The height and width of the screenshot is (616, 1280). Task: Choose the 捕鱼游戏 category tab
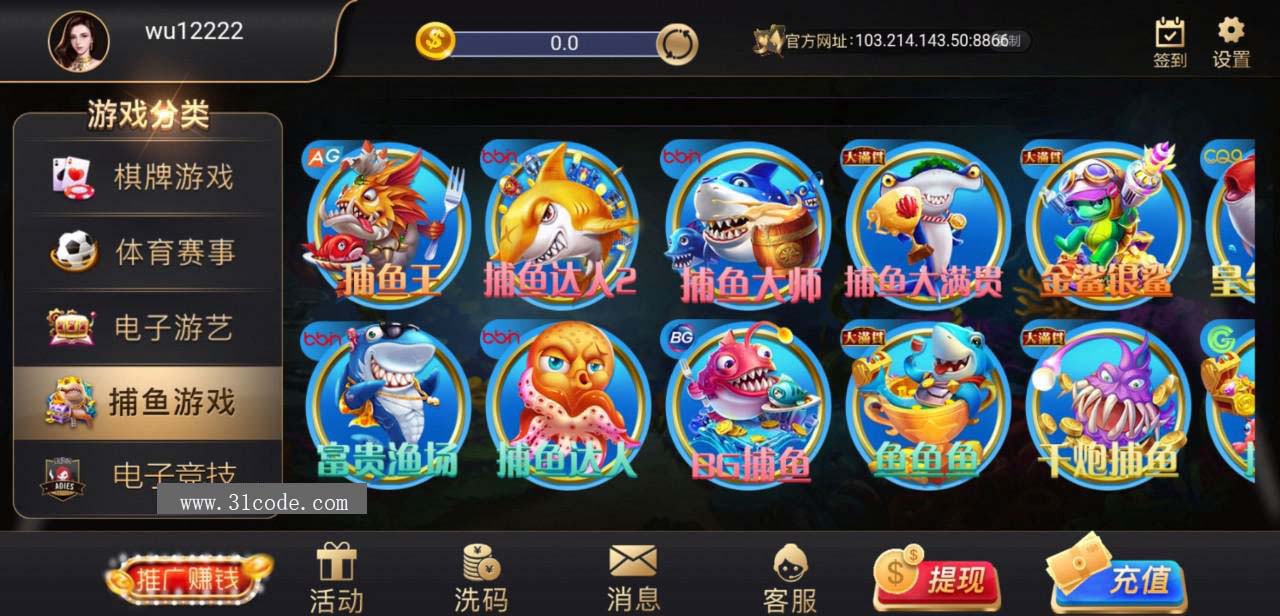(x=148, y=402)
